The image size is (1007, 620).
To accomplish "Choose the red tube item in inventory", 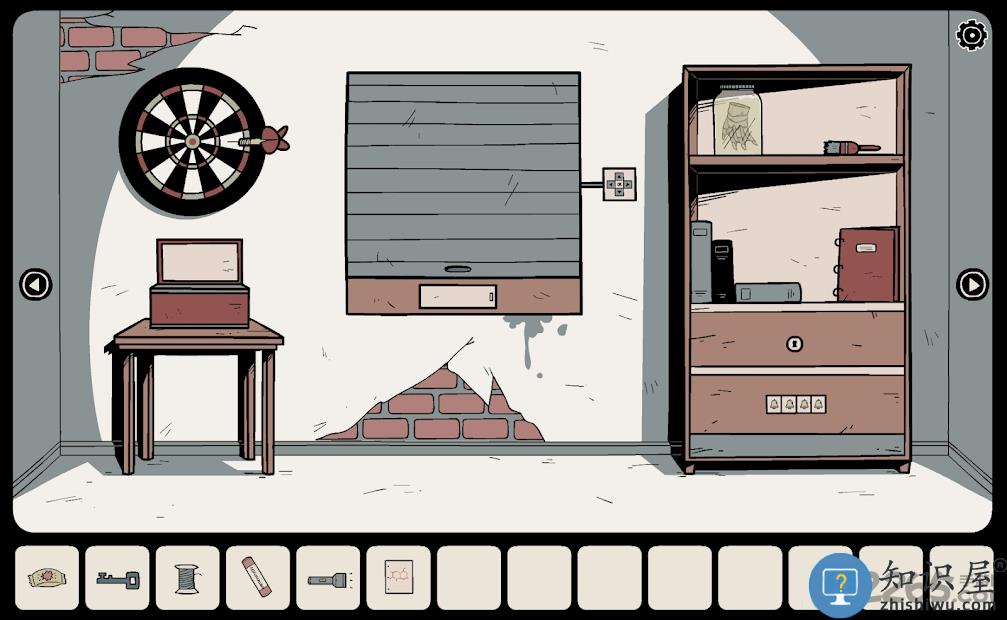I will click(x=257, y=578).
